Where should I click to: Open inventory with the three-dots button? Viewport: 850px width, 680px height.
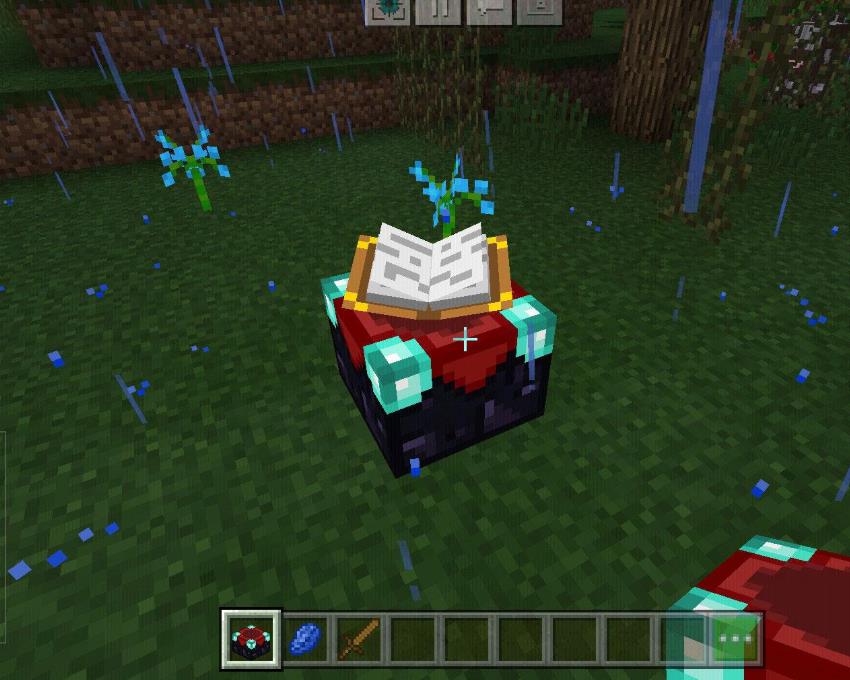pos(736,638)
